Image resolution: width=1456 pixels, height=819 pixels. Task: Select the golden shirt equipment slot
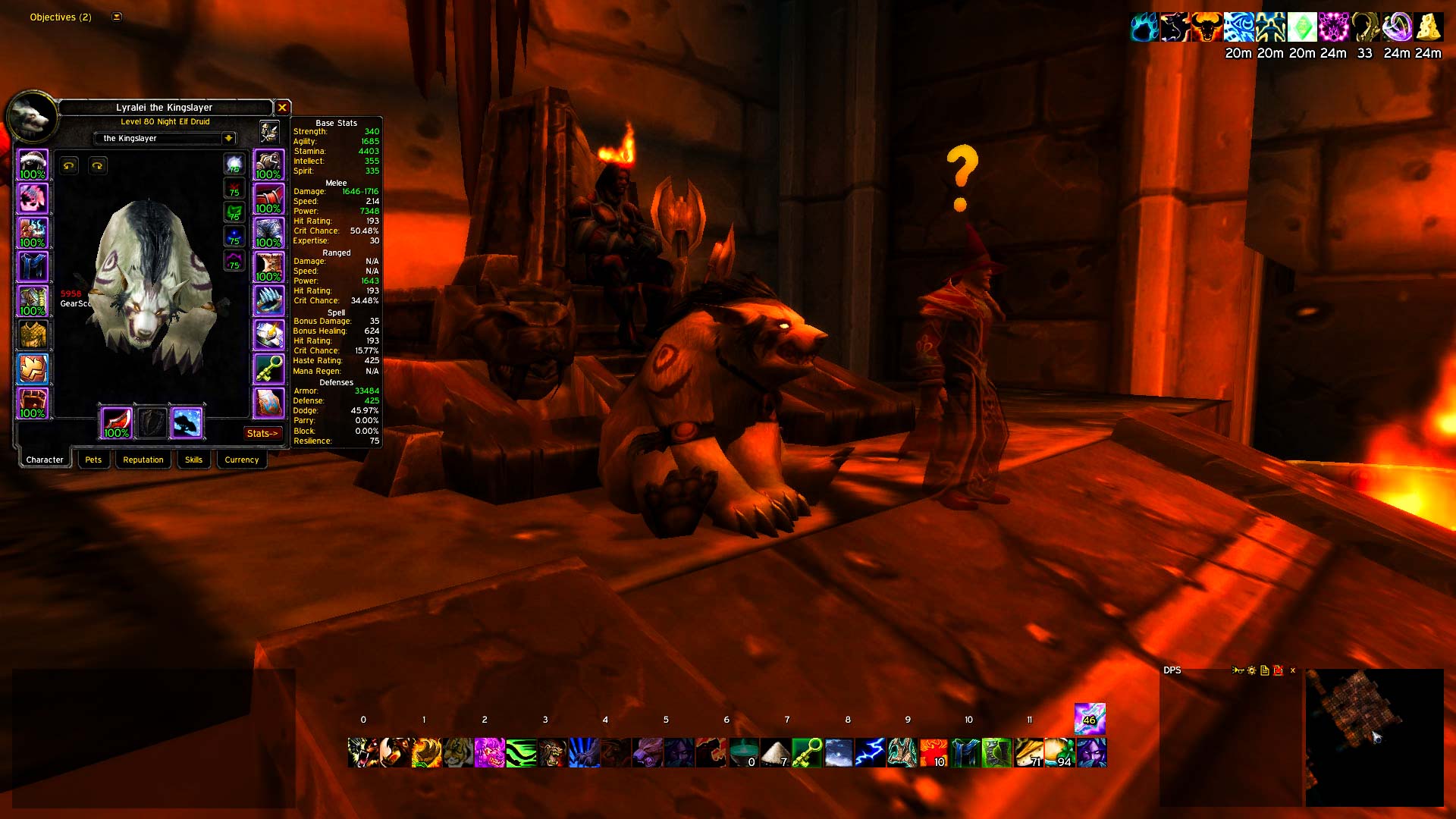[33, 334]
